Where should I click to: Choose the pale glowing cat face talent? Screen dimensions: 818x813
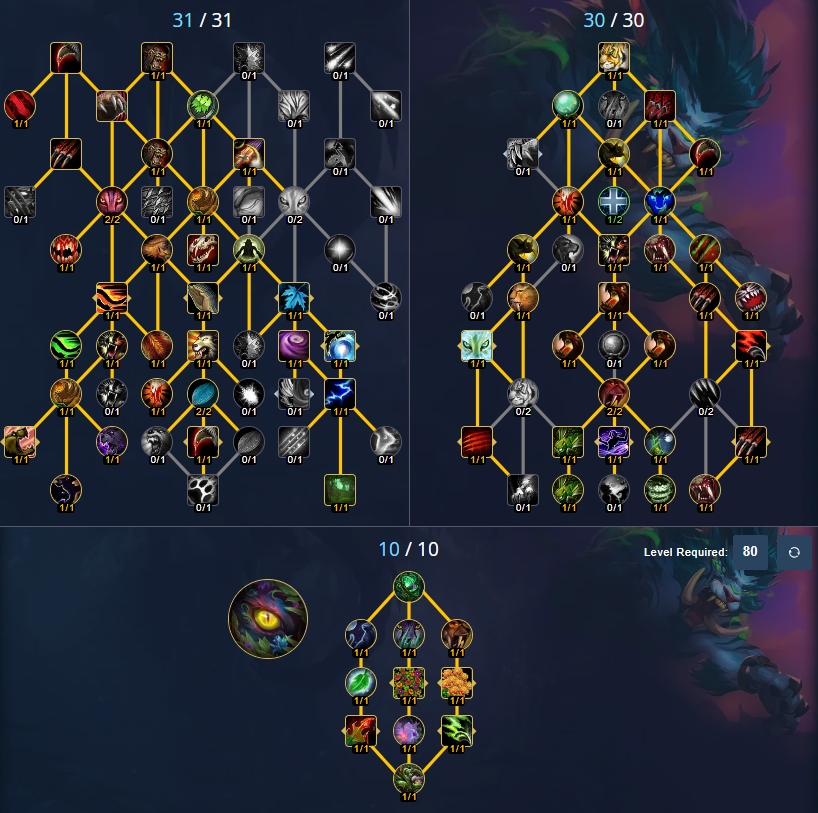[x=477, y=345]
